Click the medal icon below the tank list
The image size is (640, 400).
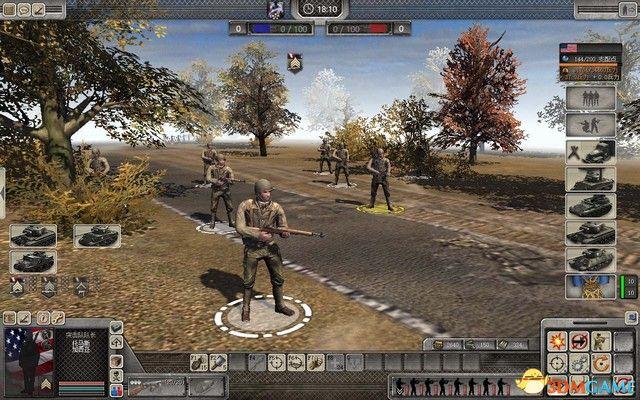(x=590, y=287)
